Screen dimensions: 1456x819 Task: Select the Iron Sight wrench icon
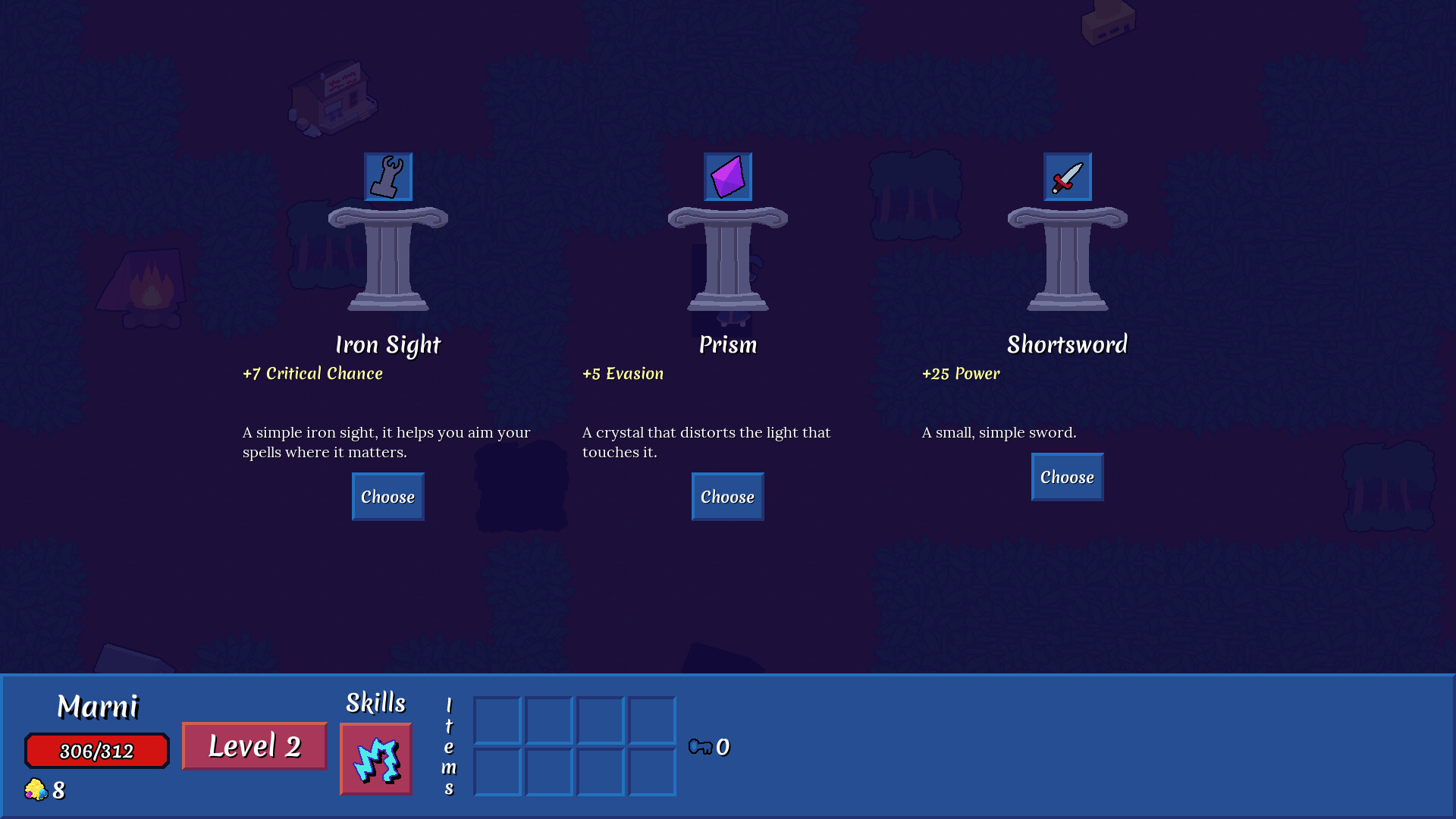pos(388,177)
